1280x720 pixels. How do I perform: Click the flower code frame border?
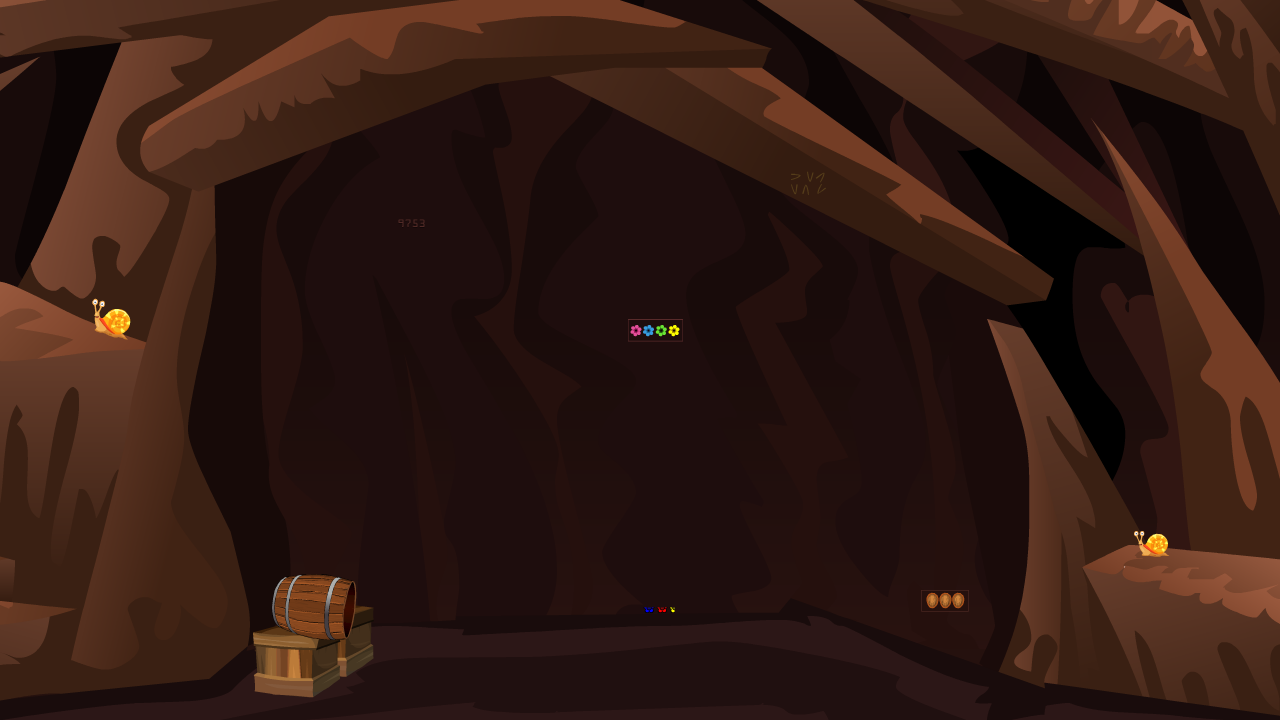coord(656,317)
